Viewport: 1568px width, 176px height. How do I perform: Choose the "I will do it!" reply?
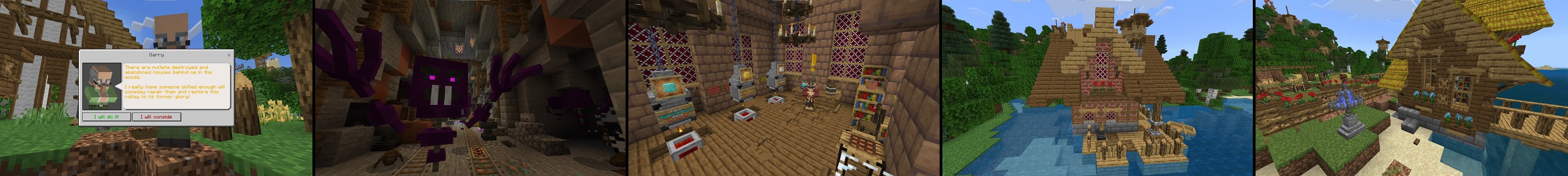point(107,117)
